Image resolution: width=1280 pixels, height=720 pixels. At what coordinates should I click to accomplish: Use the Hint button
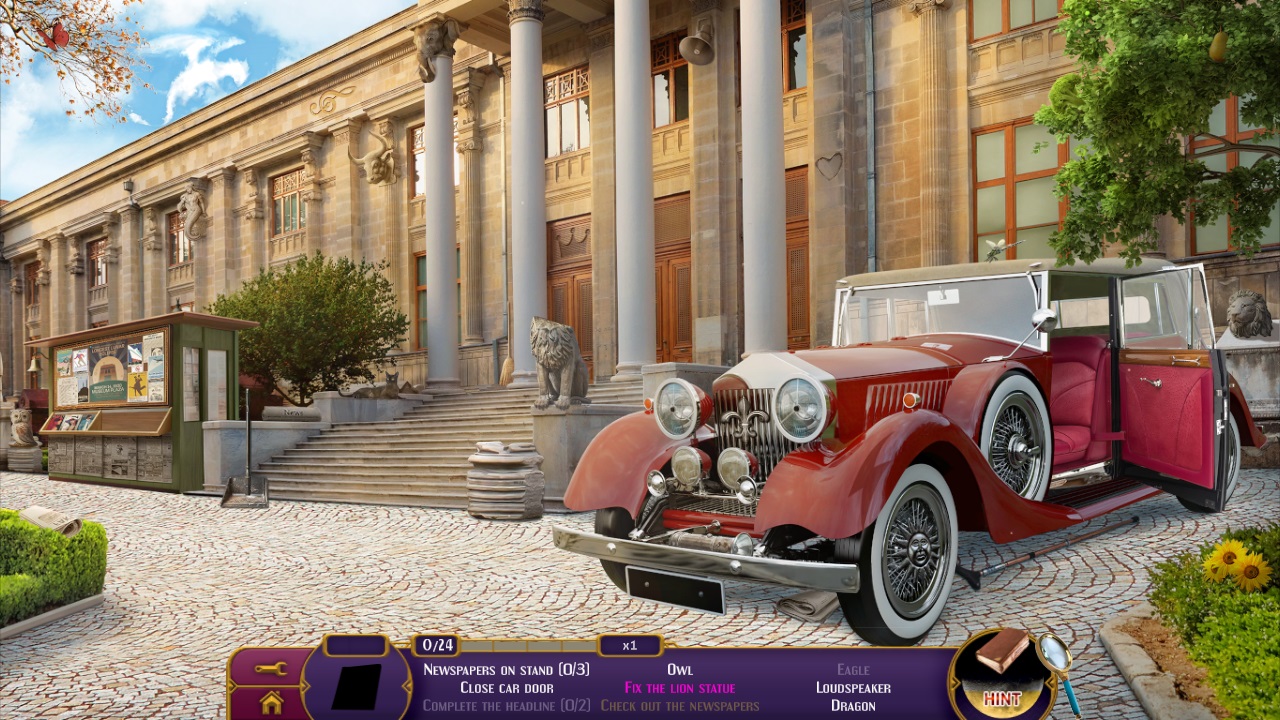click(x=1001, y=698)
